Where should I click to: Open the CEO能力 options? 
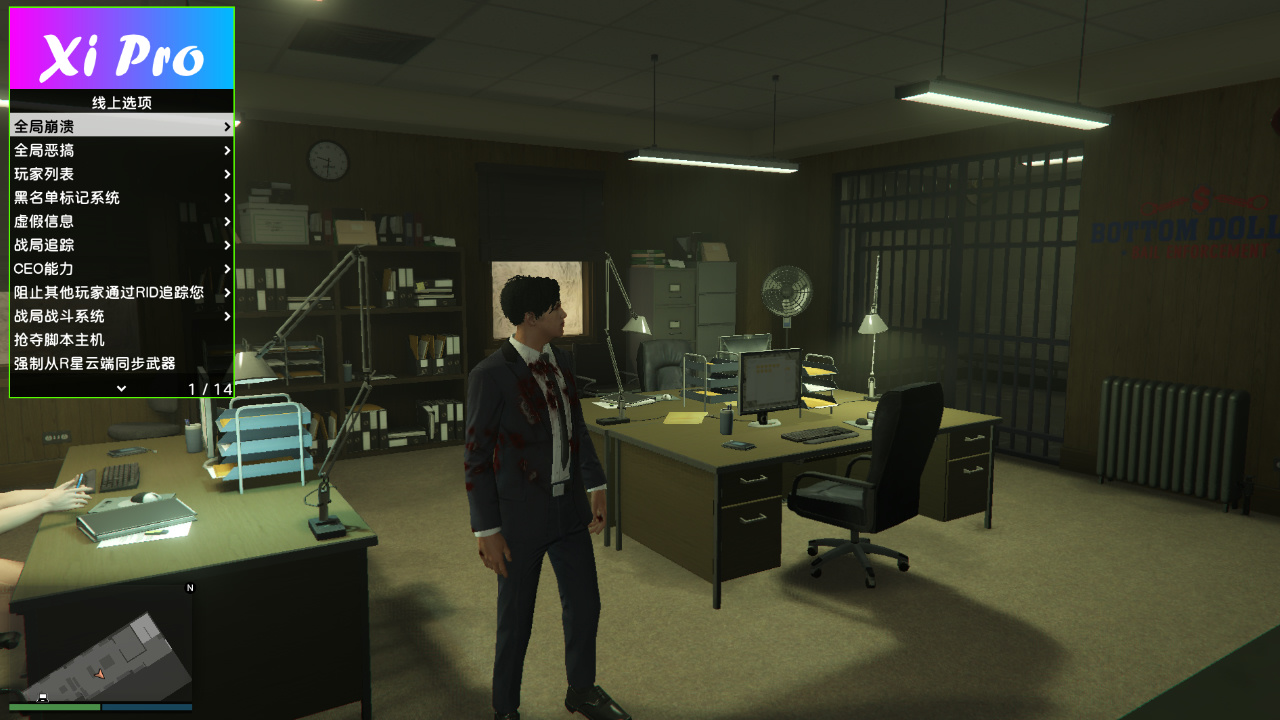(x=121, y=269)
